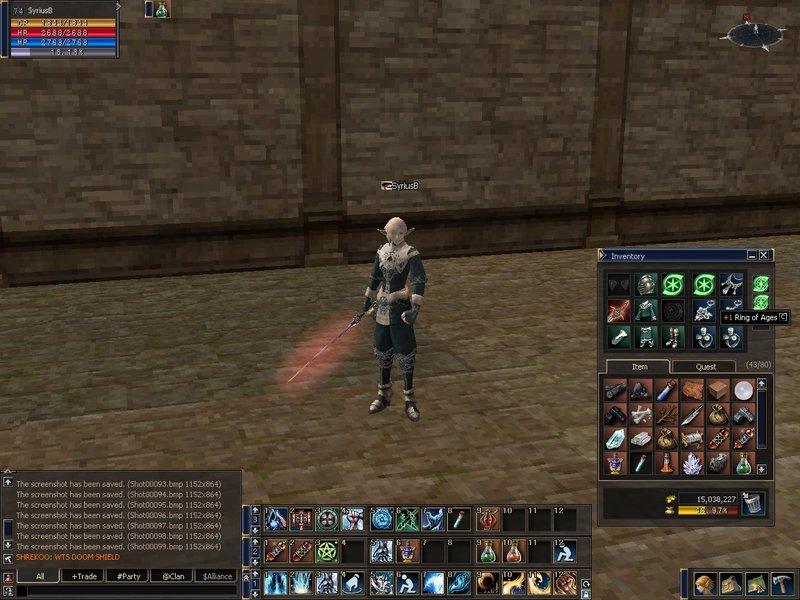This screenshot has height=600, width=800.
Task: Switch chat to the @Clan tab
Action: 171,576
